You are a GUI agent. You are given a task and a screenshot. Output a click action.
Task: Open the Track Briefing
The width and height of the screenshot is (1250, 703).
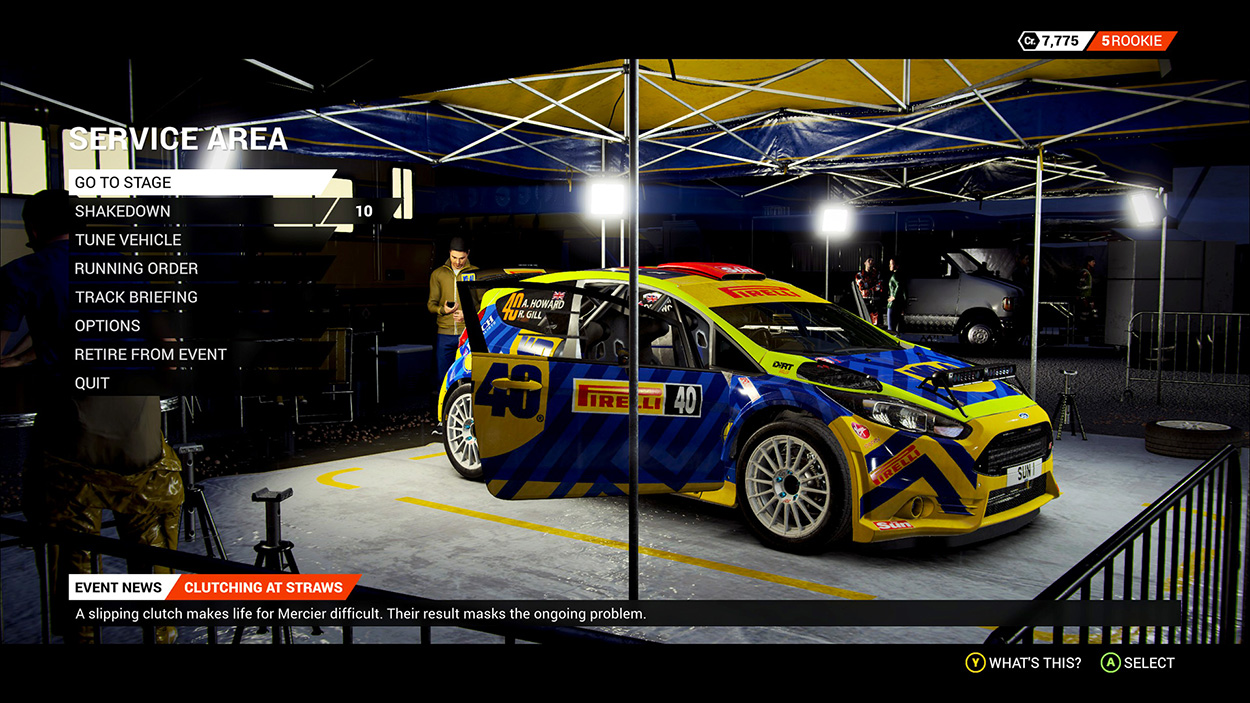[x=136, y=297]
